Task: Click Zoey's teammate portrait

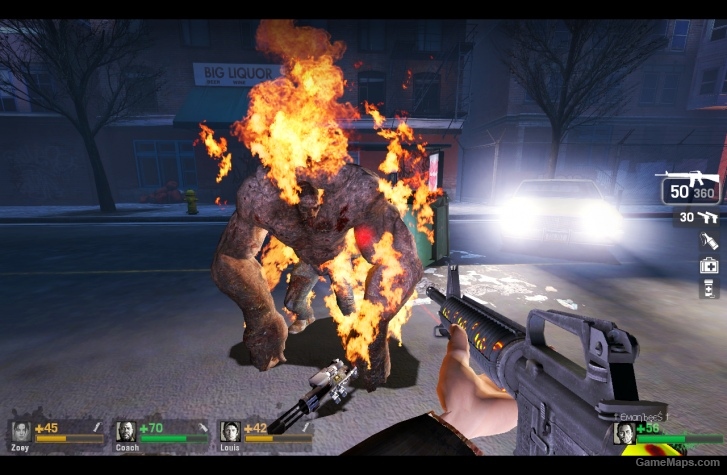Action: [21, 431]
